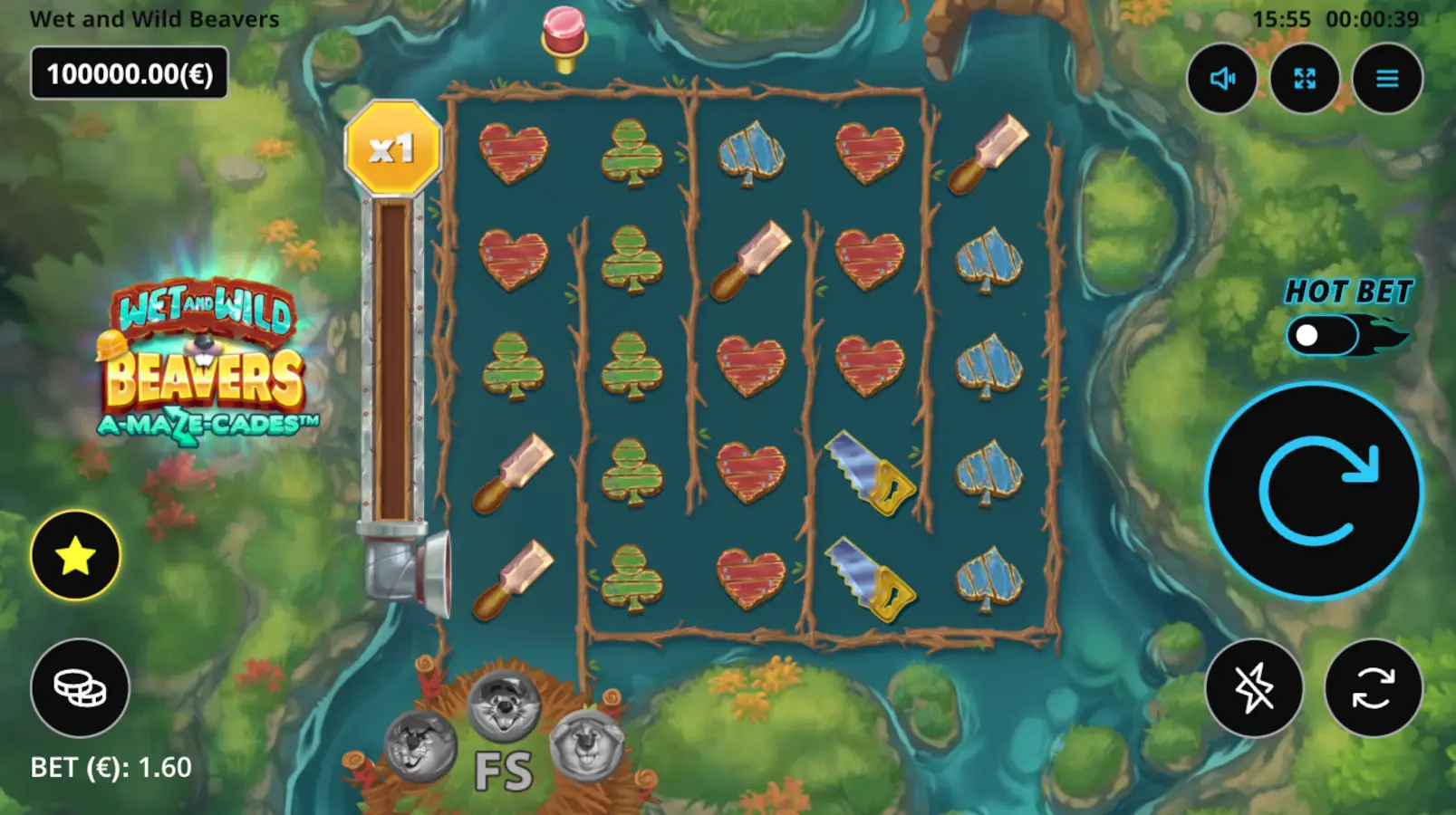The image size is (1456, 815).
Task: Expand the hamburger options panel
Action: coord(1386,79)
